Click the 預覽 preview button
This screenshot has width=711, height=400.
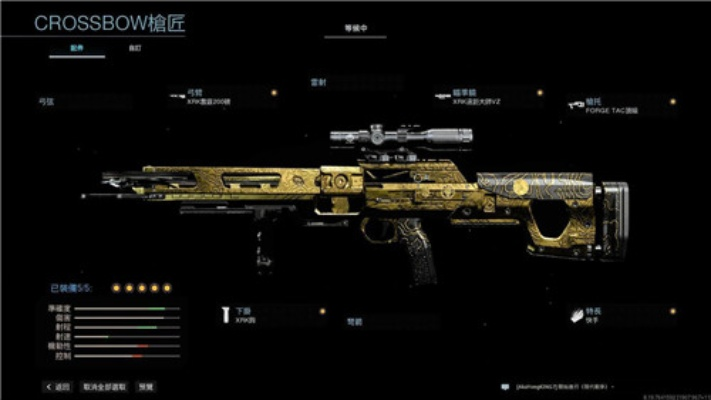click(x=146, y=386)
